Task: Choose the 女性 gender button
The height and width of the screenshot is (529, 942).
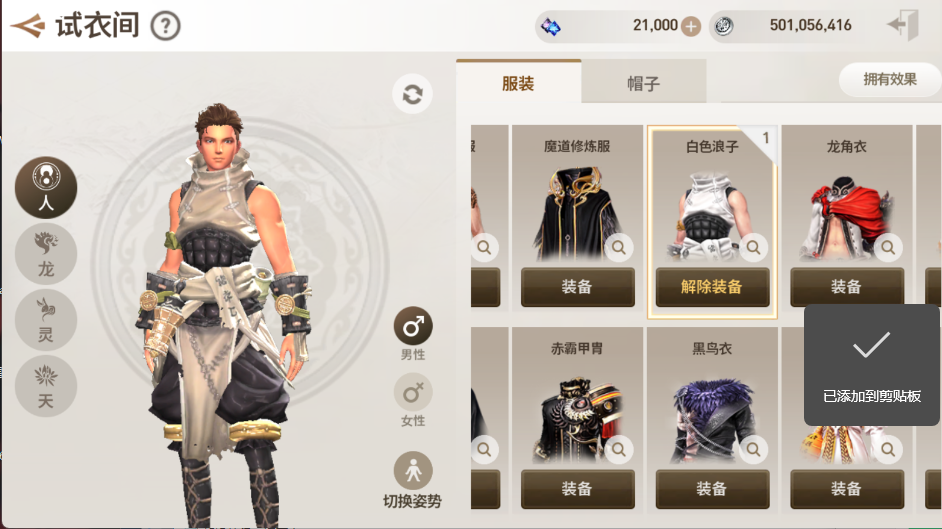Action: click(x=413, y=398)
